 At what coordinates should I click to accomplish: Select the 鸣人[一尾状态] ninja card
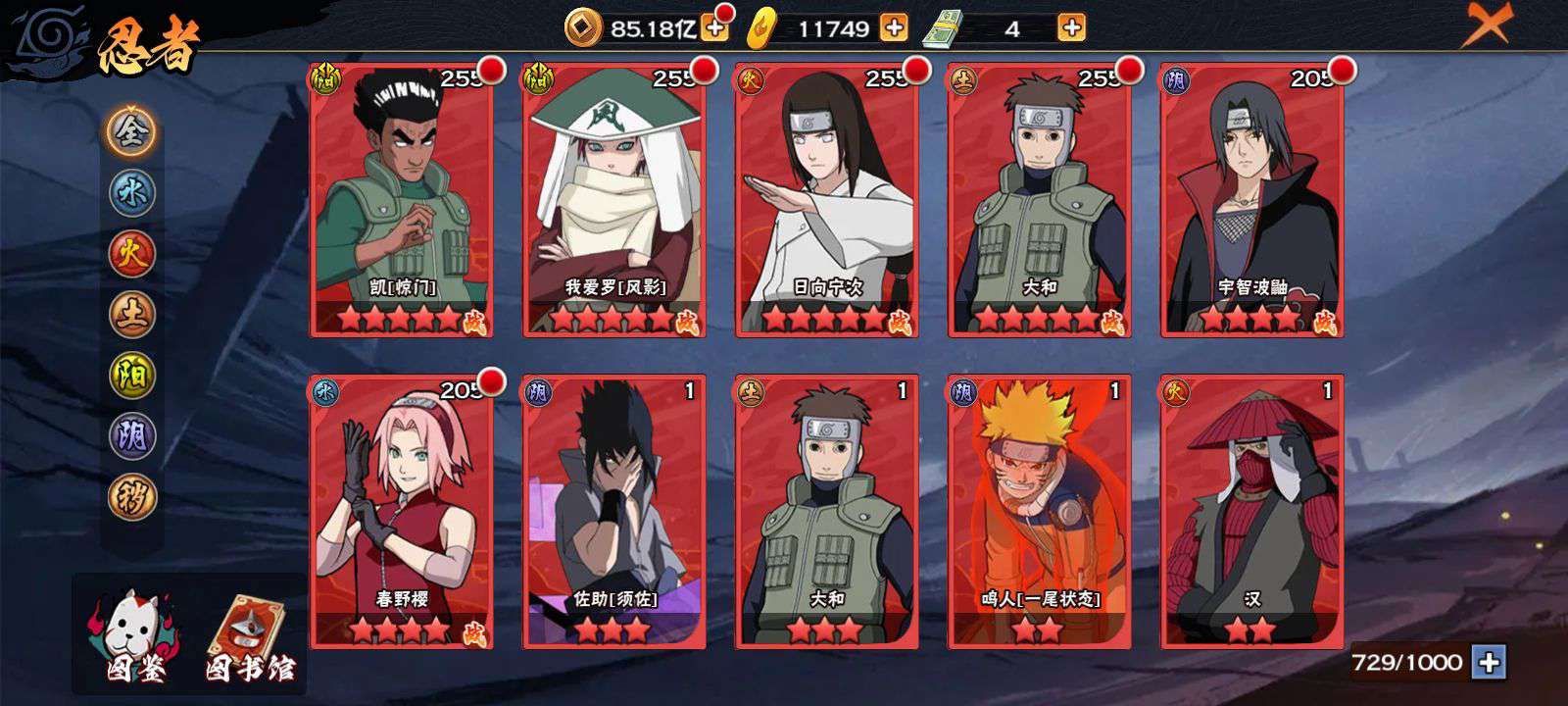click(x=1040, y=512)
